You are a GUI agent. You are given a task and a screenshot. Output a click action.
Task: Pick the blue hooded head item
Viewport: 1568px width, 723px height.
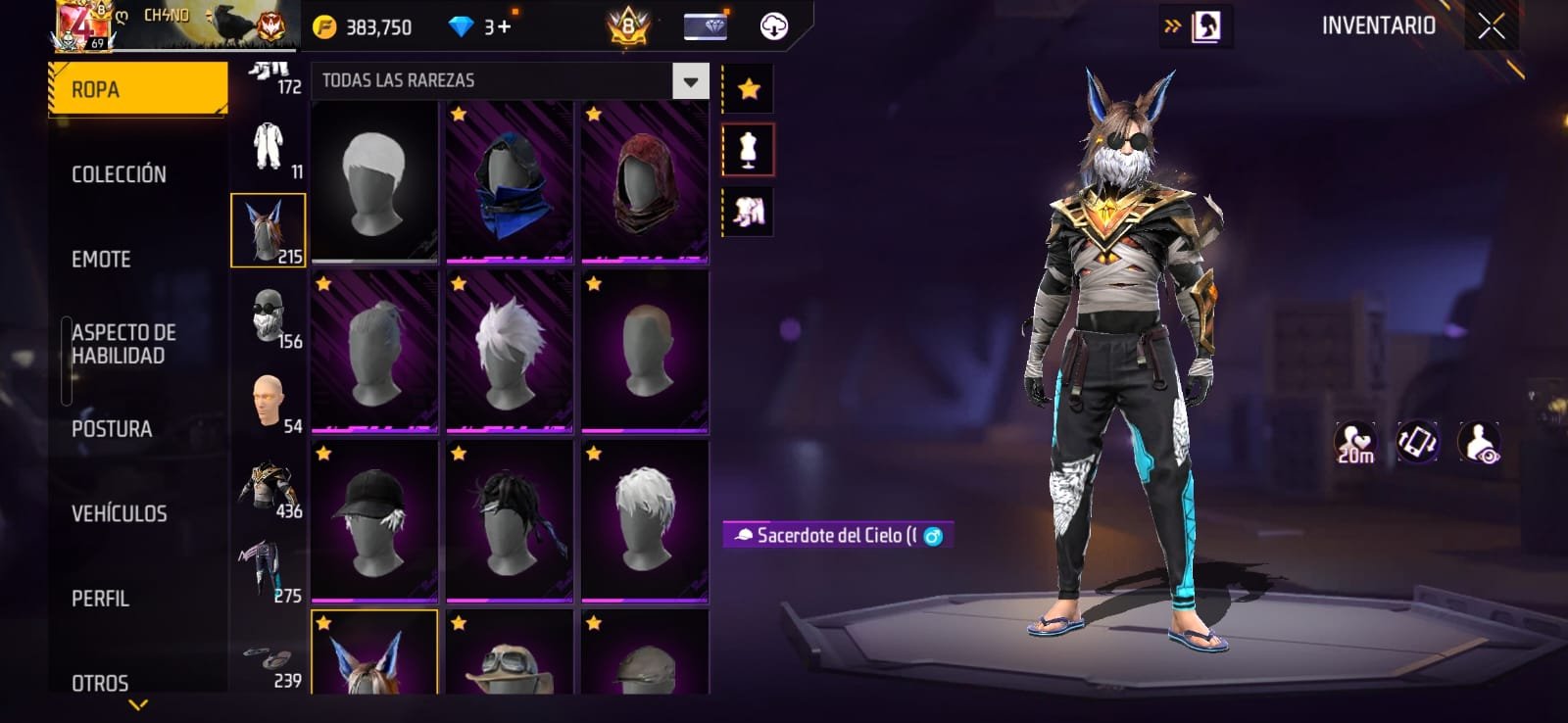pos(510,183)
